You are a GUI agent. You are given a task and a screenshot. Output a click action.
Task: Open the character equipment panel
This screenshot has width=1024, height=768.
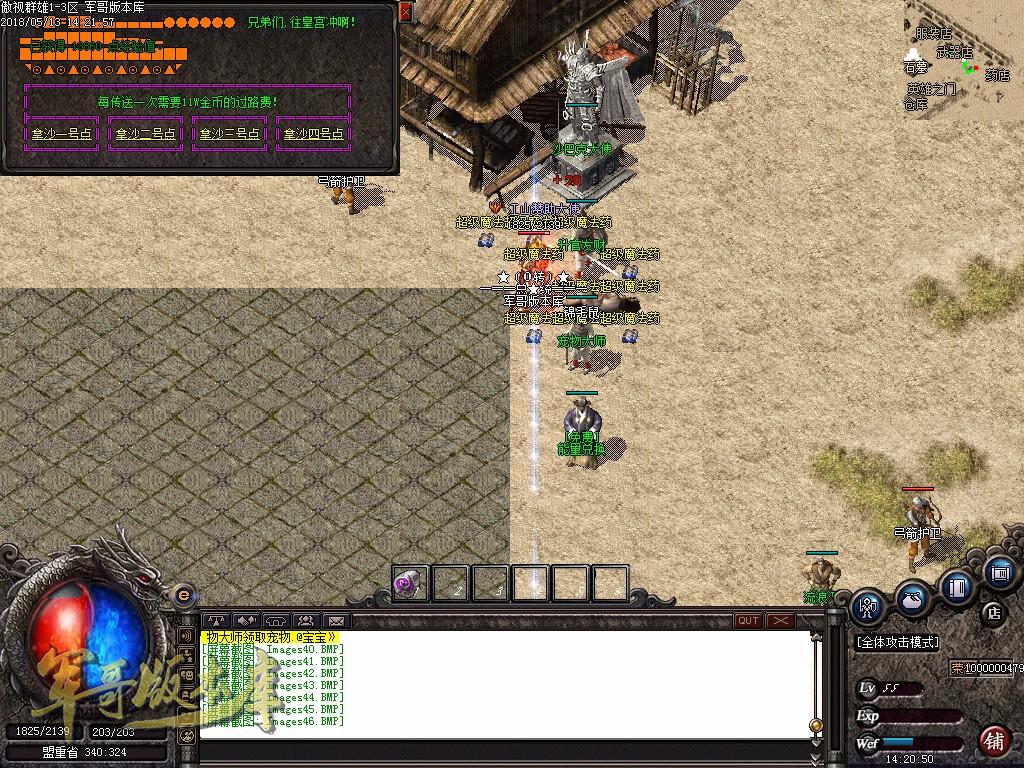868,606
